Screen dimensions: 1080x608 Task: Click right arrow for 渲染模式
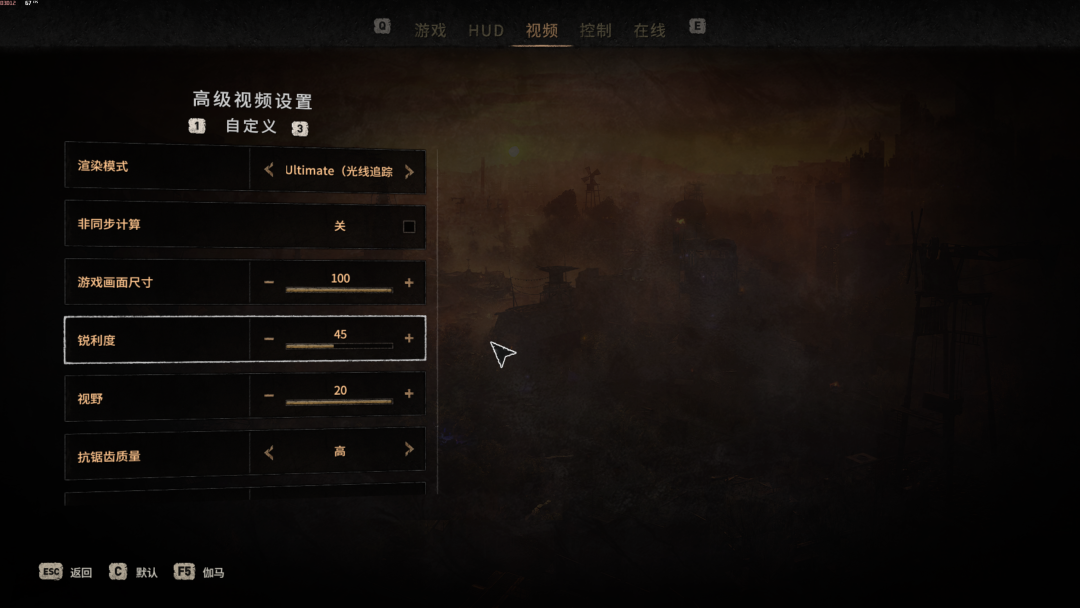pos(409,171)
